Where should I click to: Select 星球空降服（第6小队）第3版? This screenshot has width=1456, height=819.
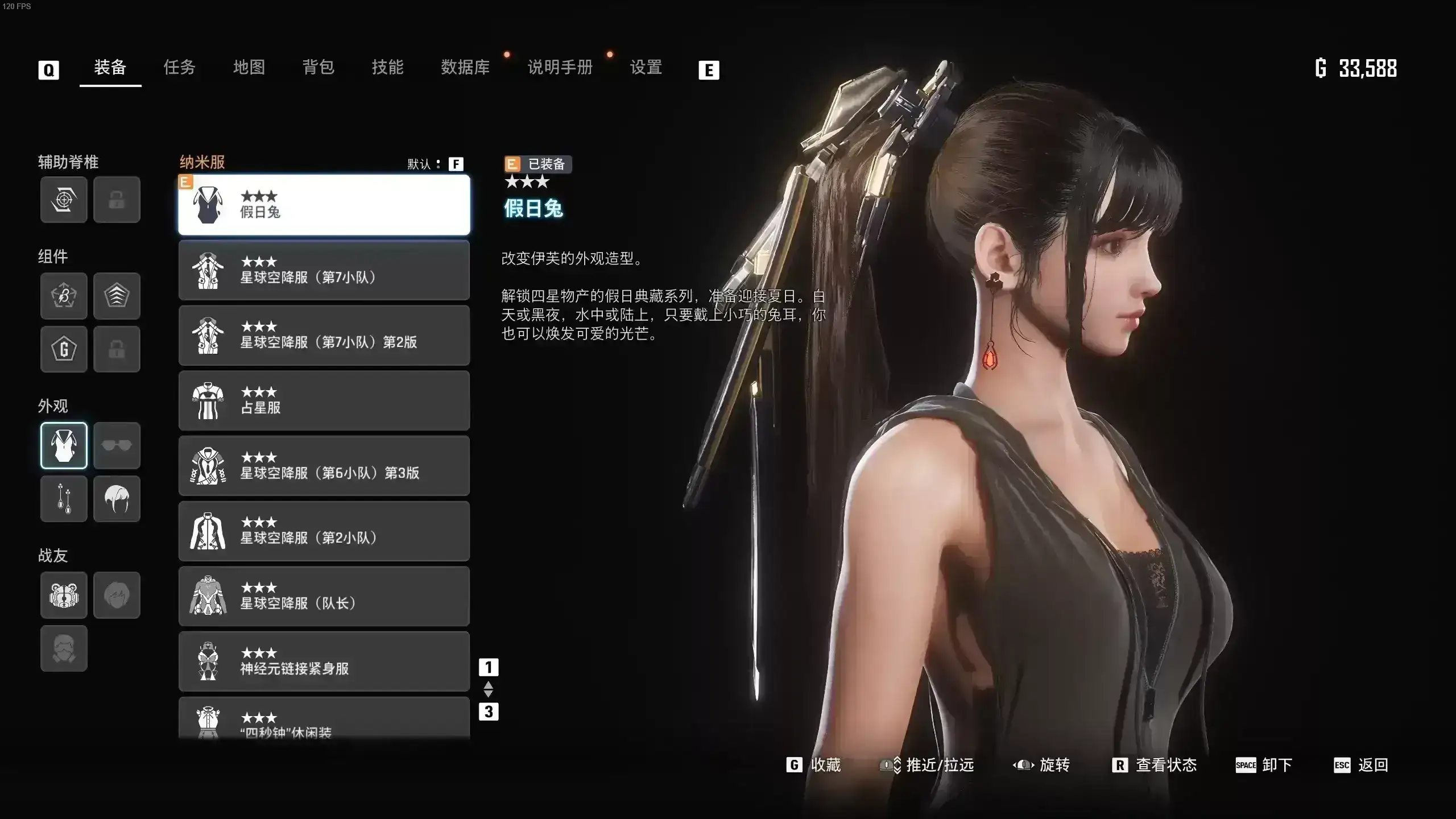[324, 466]
